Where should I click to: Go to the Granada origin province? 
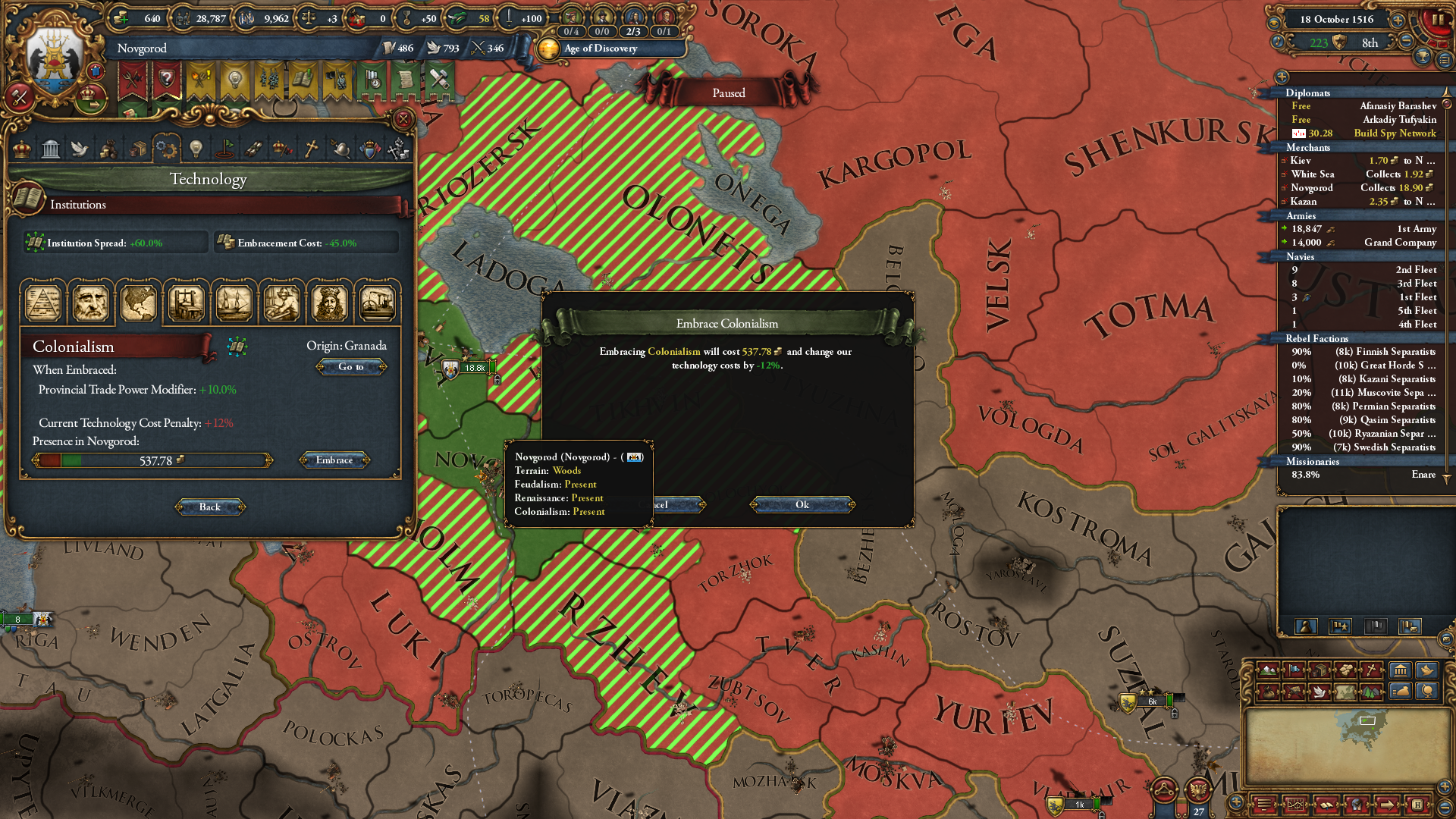pos(350,367)
